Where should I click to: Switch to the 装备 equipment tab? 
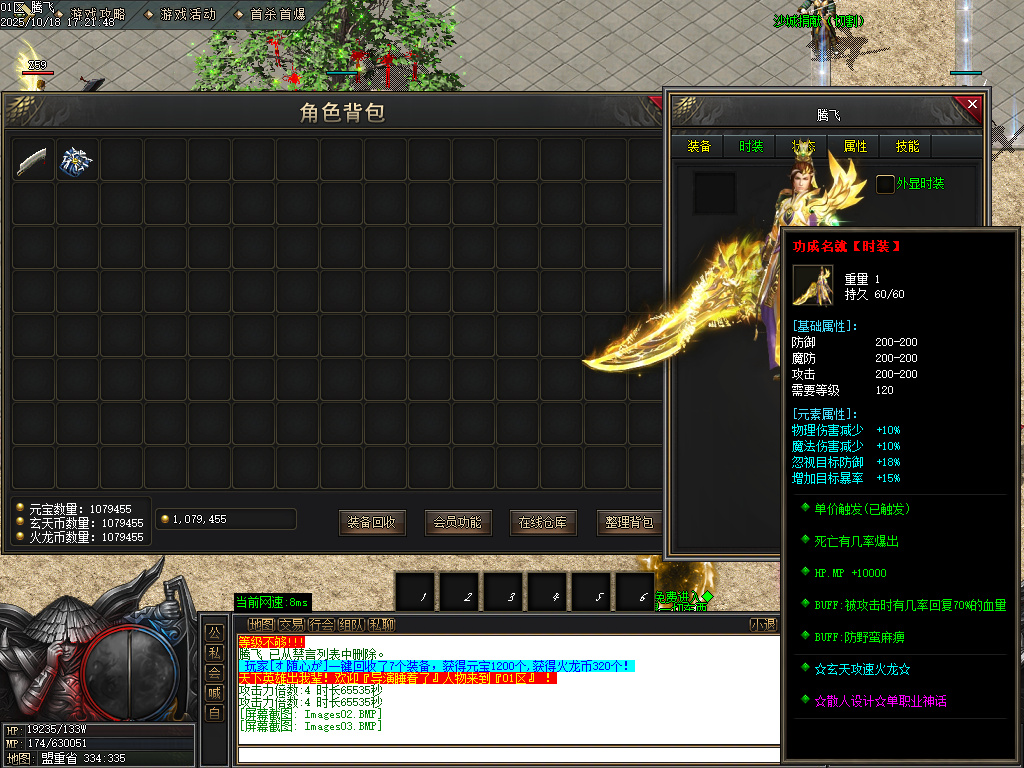coord(699,147)
